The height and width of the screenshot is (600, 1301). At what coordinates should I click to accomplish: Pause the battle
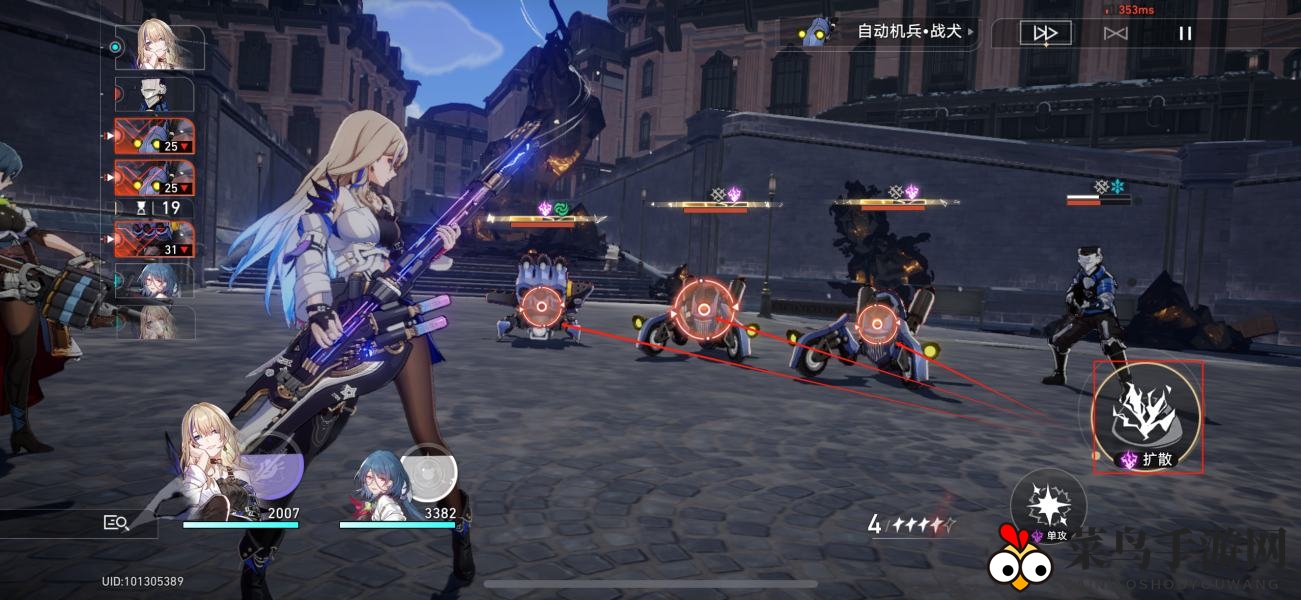1185,33
